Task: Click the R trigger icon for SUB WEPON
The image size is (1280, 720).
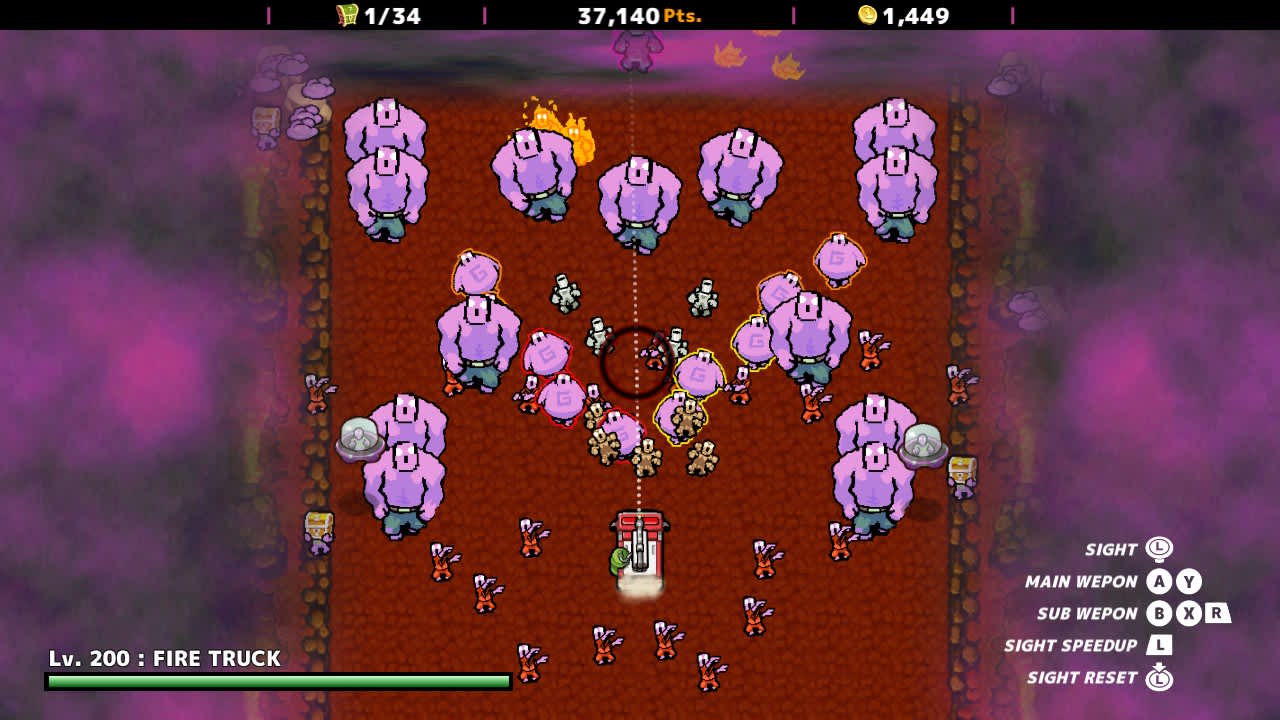Action: click(x=1217, y=614)
